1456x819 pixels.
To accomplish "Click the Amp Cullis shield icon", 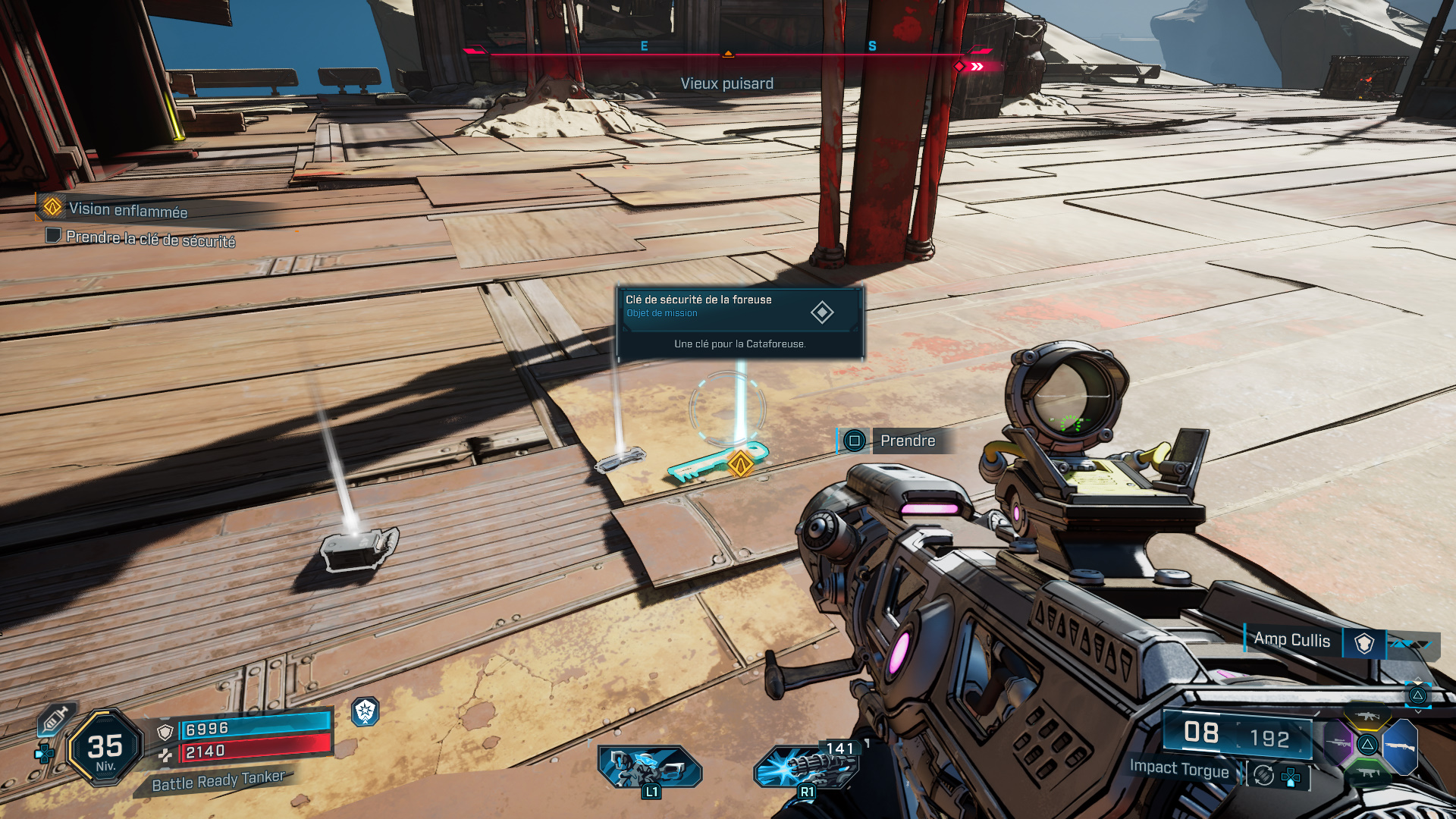I will [1364, 643].
